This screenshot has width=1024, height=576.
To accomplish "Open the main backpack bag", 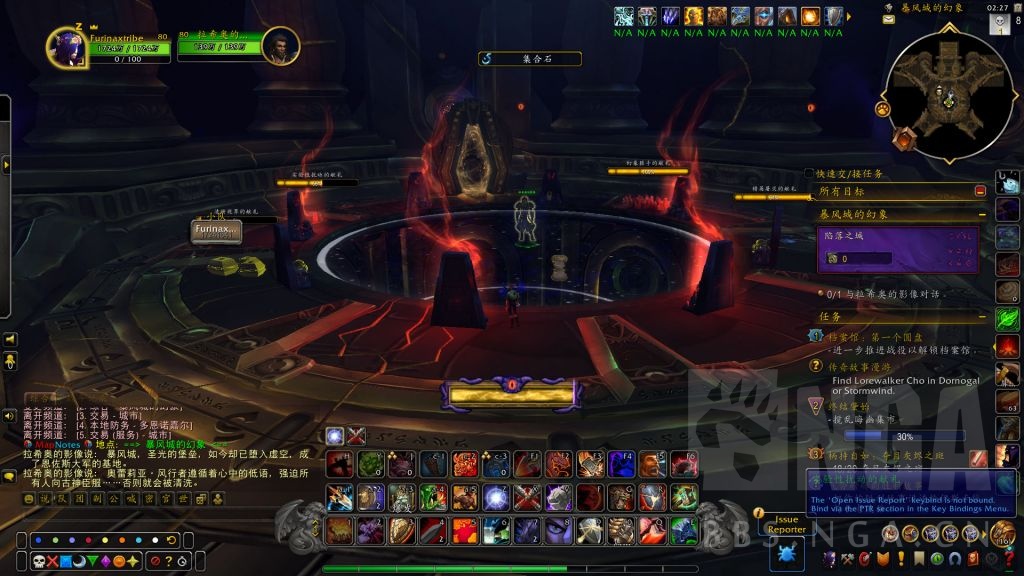I will [1002, 534].
